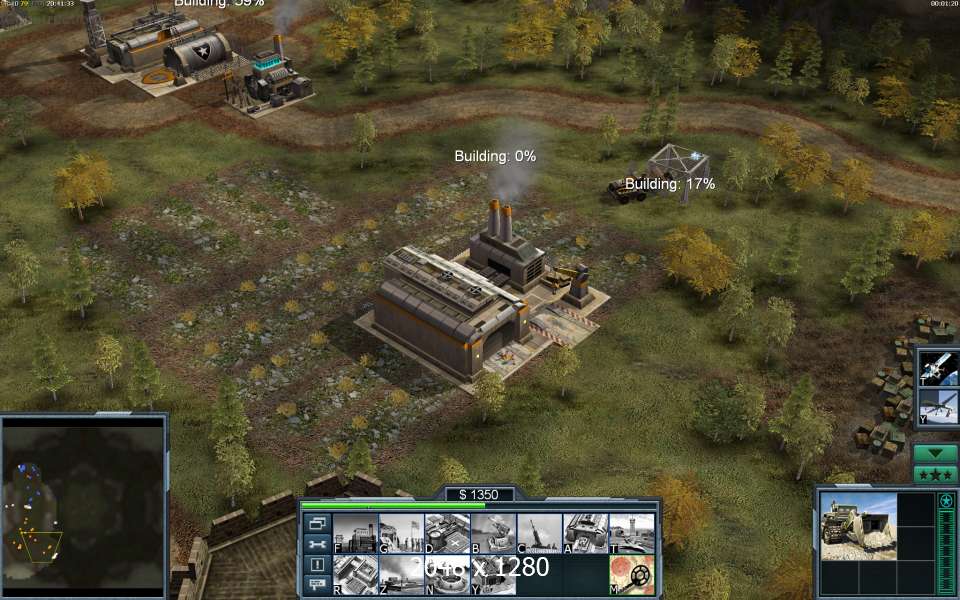Select the build option marked Z
The image size is (960, 600).
[x=401, y=575]
